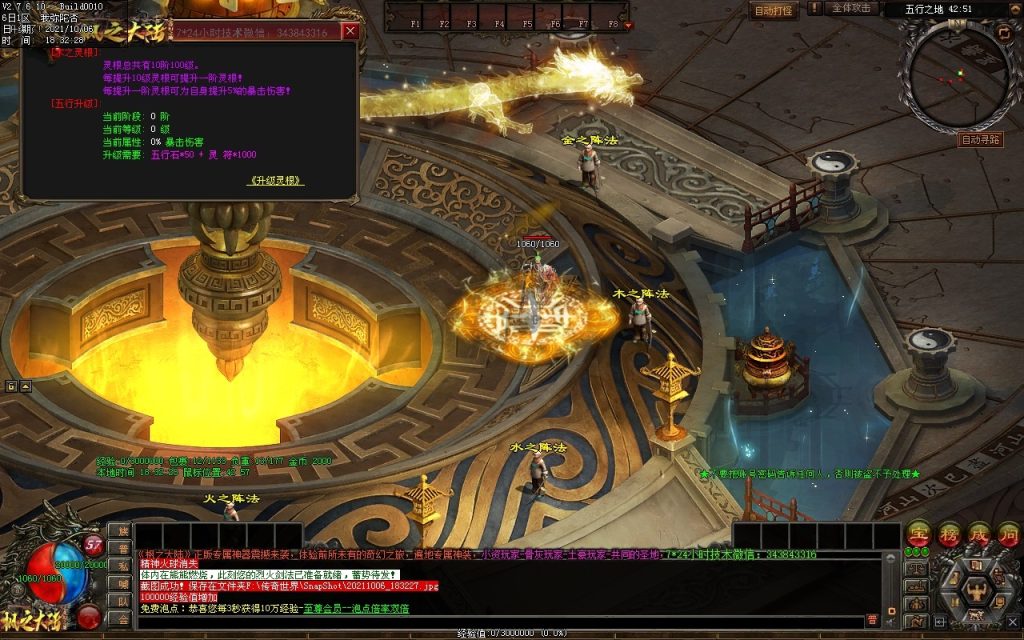Screen dimensions: 1024x640
Task: Open the 问 help orb button
Action: 1008,535
